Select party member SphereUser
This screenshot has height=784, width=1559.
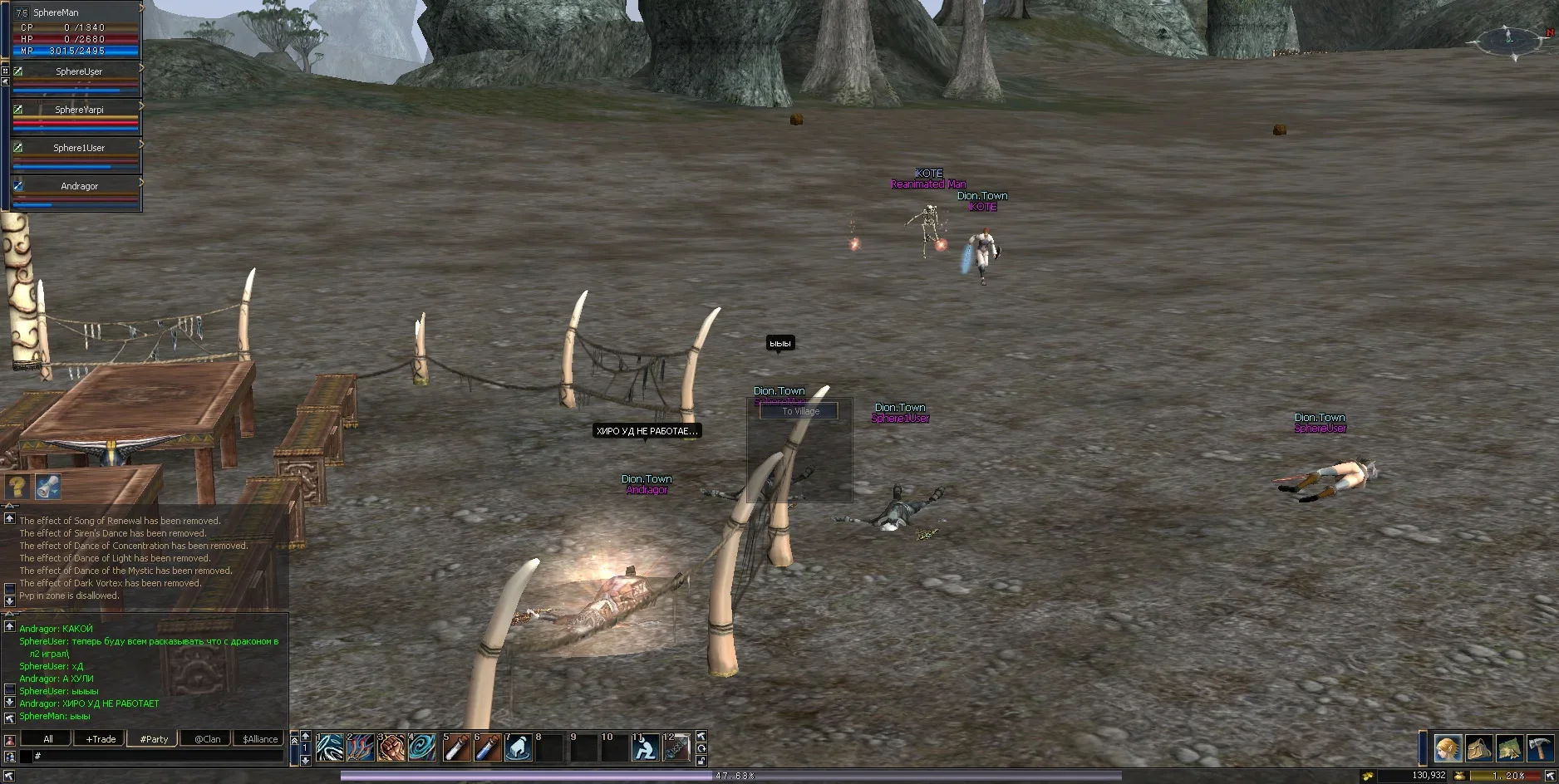pyautogui.click(x=79, y=72)
